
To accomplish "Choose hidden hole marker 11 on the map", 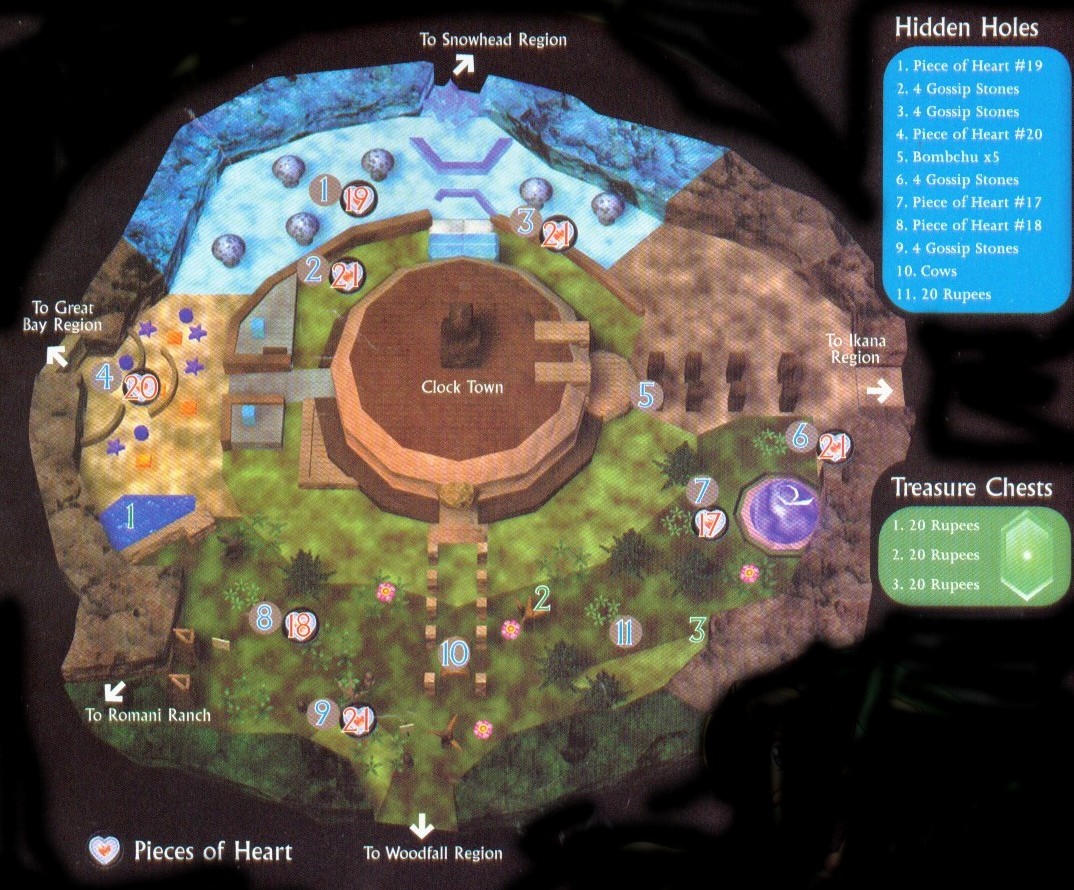I will (x=623, y=631).
